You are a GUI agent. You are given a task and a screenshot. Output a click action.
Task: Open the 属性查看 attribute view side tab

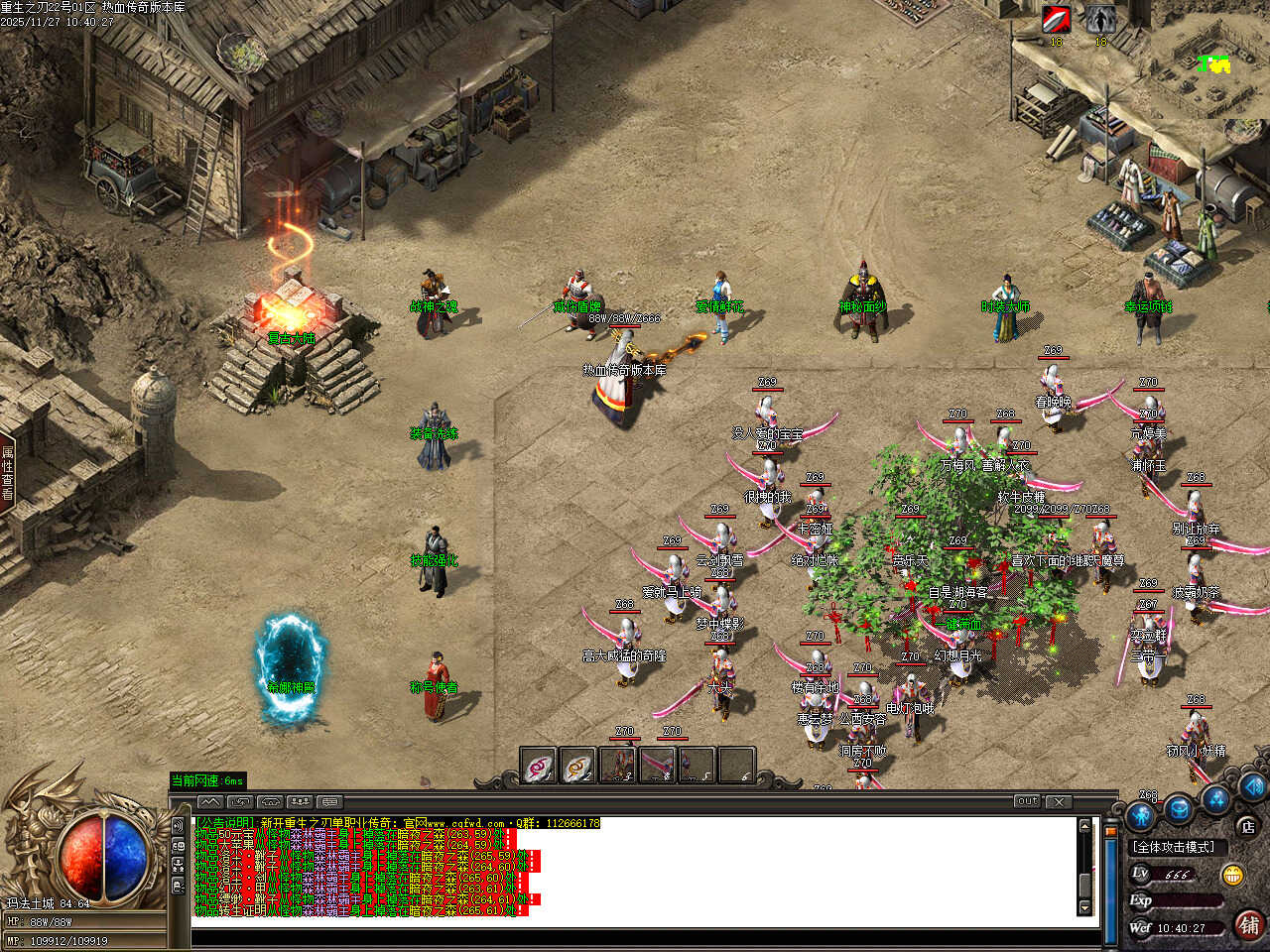[8, 472]
